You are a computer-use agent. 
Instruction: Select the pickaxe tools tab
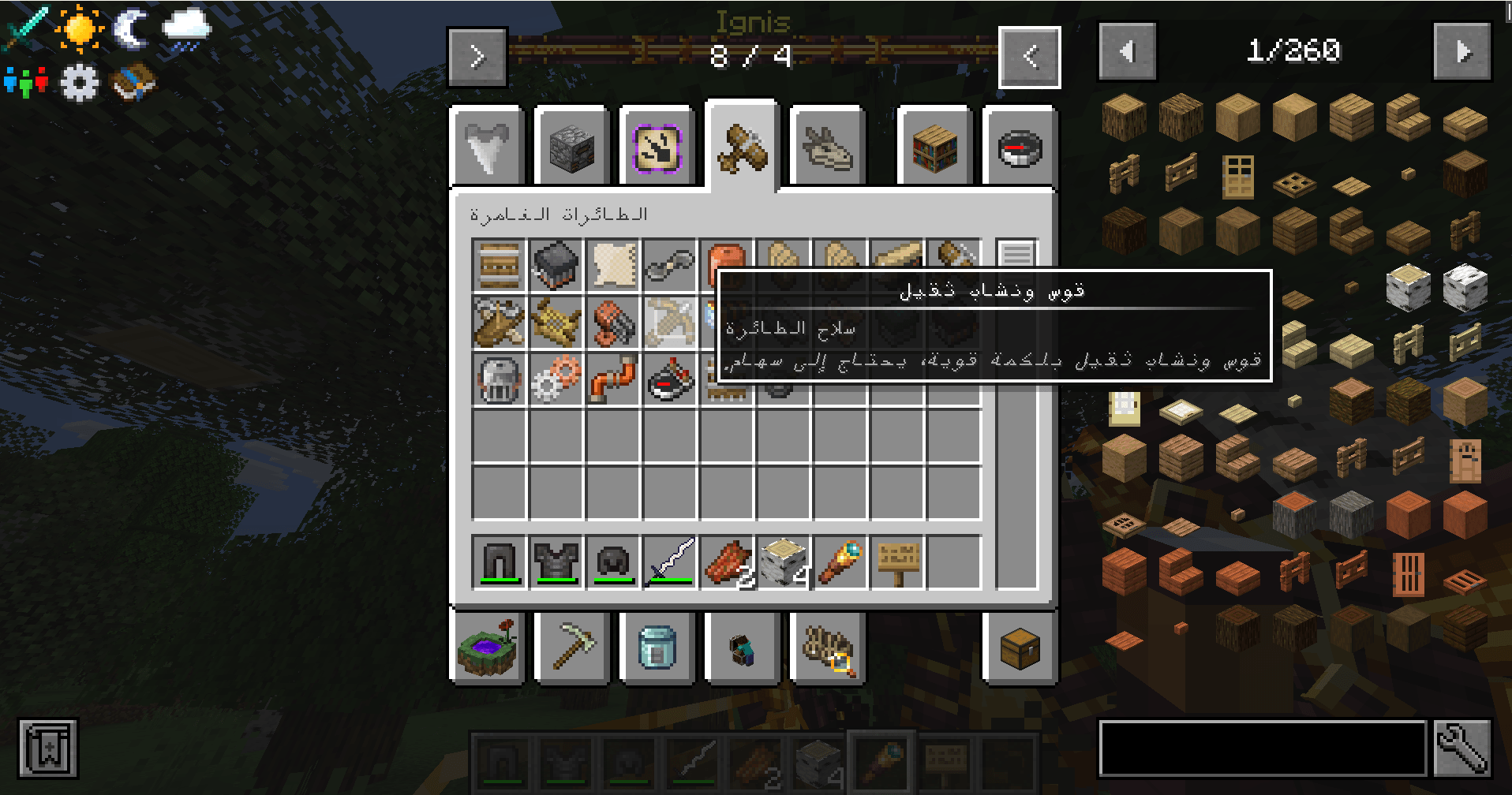point(573,648)
